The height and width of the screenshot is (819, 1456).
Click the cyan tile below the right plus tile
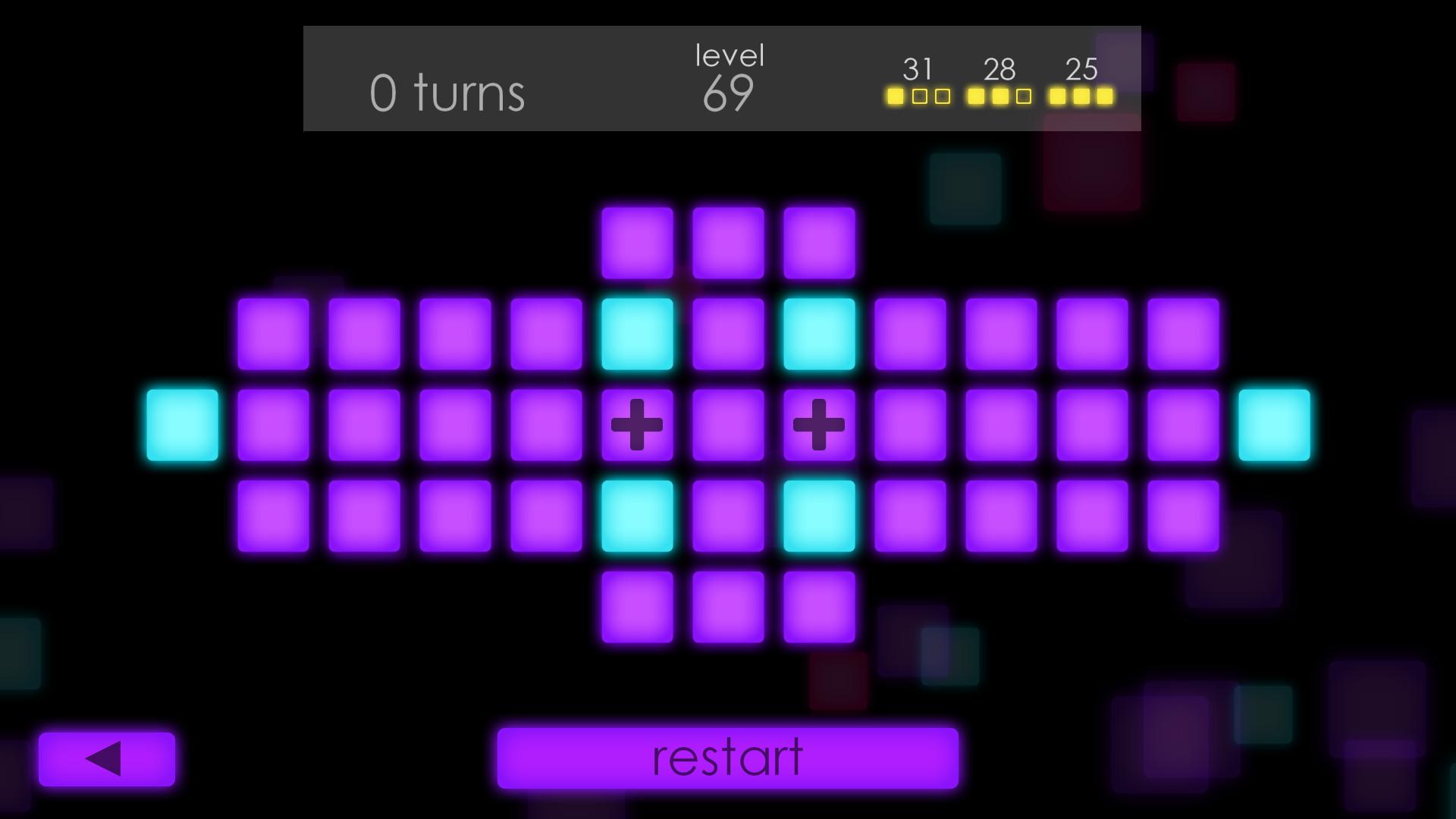point(817,516)
